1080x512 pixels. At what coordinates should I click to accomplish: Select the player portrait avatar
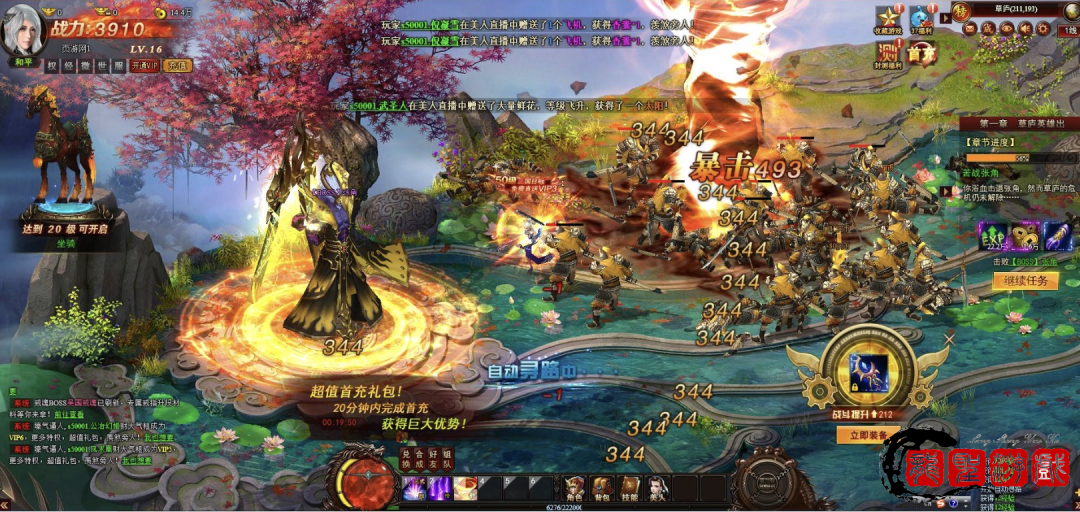22,32
